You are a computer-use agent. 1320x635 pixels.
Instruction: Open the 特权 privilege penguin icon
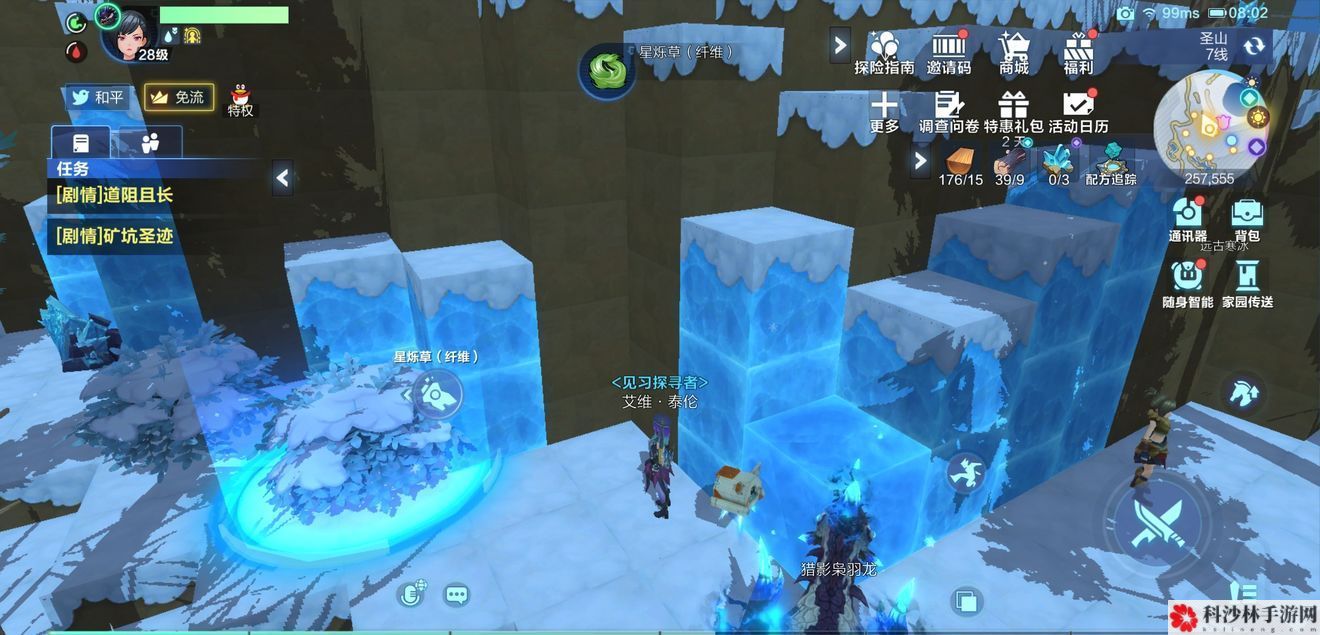[240, 99]
